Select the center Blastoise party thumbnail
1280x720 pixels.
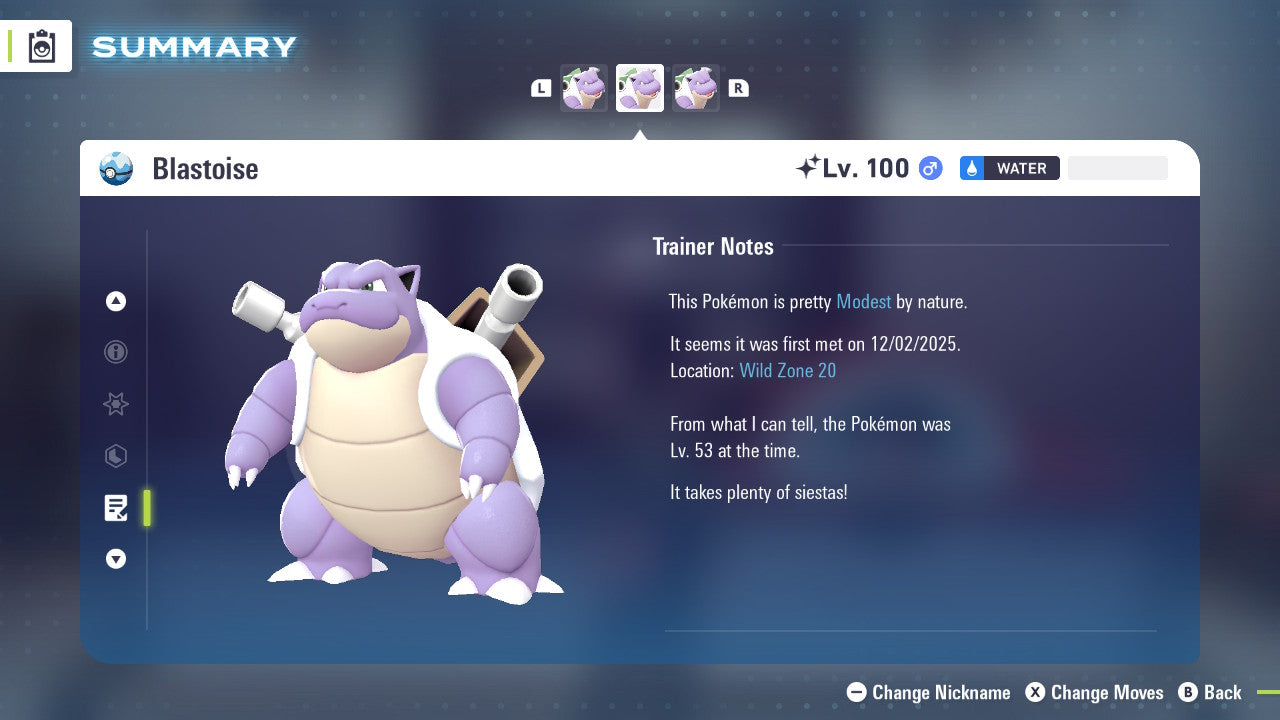(x=639, y=88)
